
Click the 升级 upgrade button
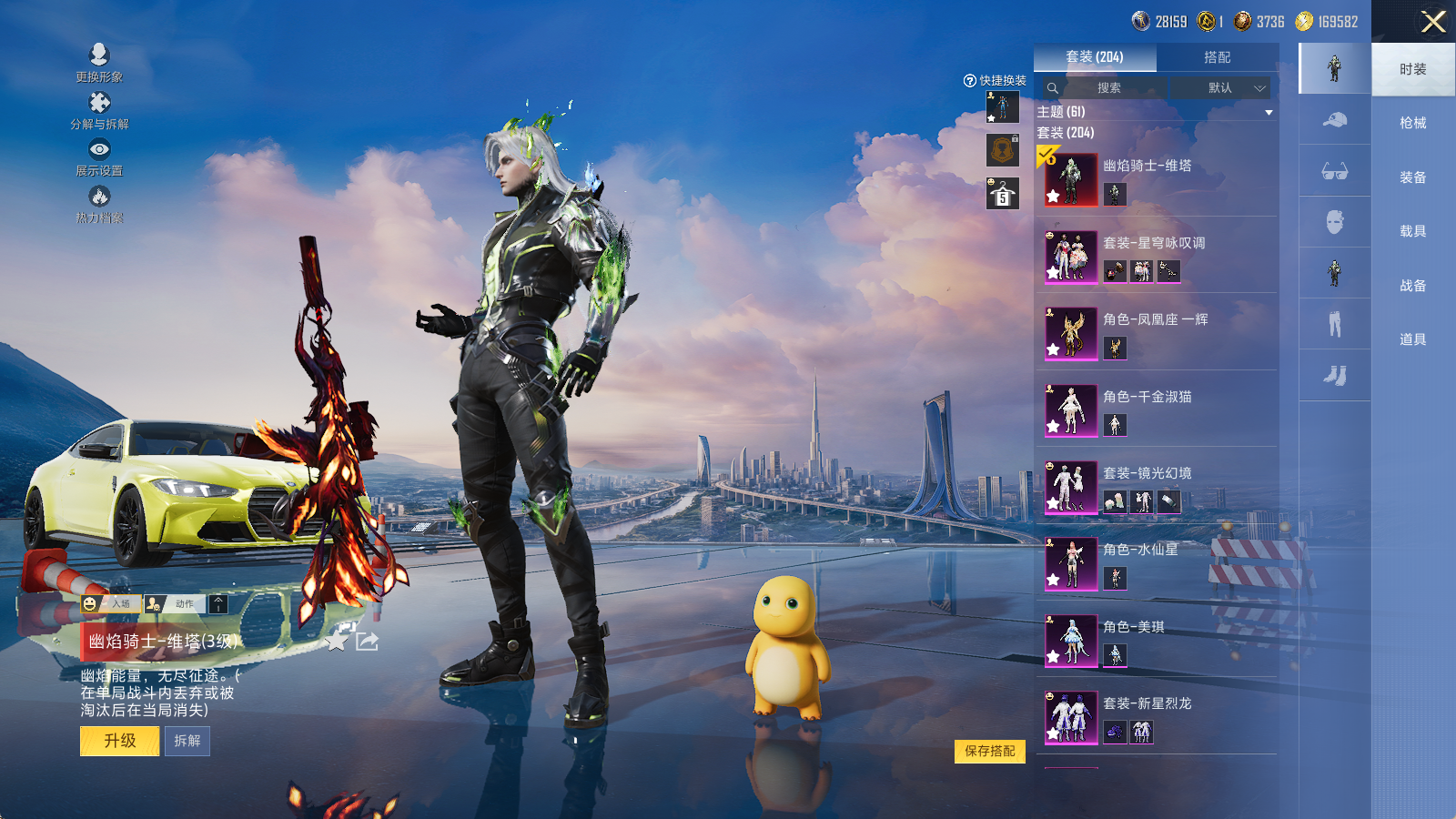coord(120,741)
